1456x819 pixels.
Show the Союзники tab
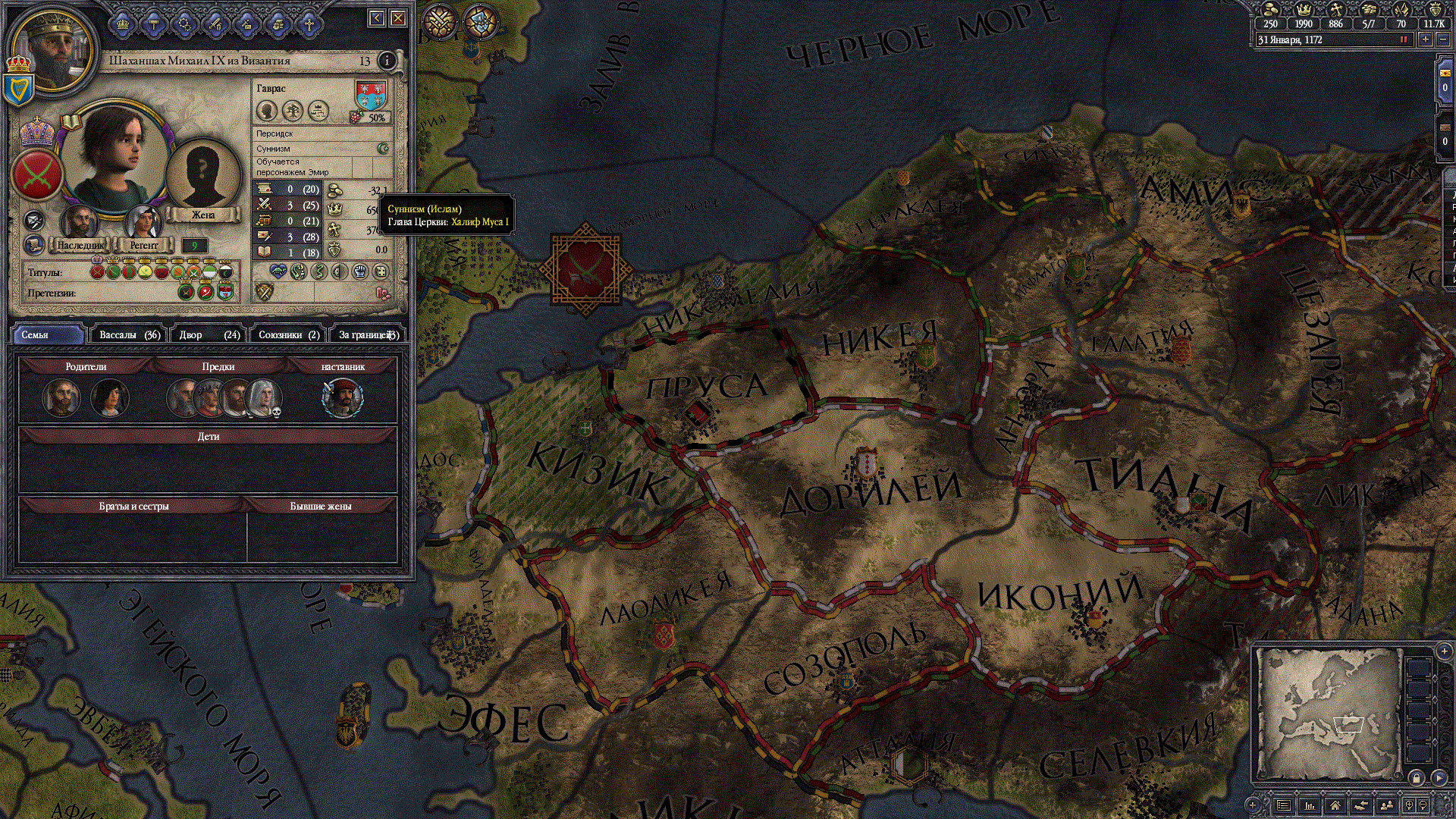[289, 334]
